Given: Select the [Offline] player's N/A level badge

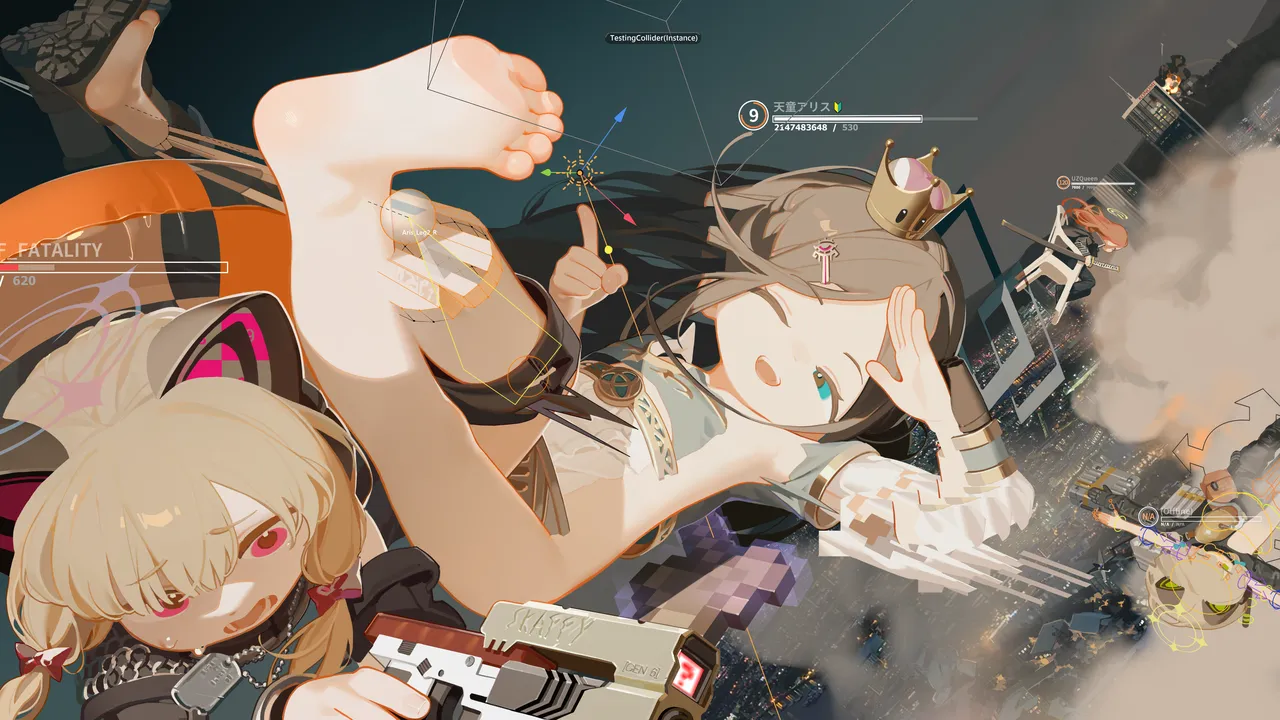Looking at the screenshot, I should point(1148,517).
